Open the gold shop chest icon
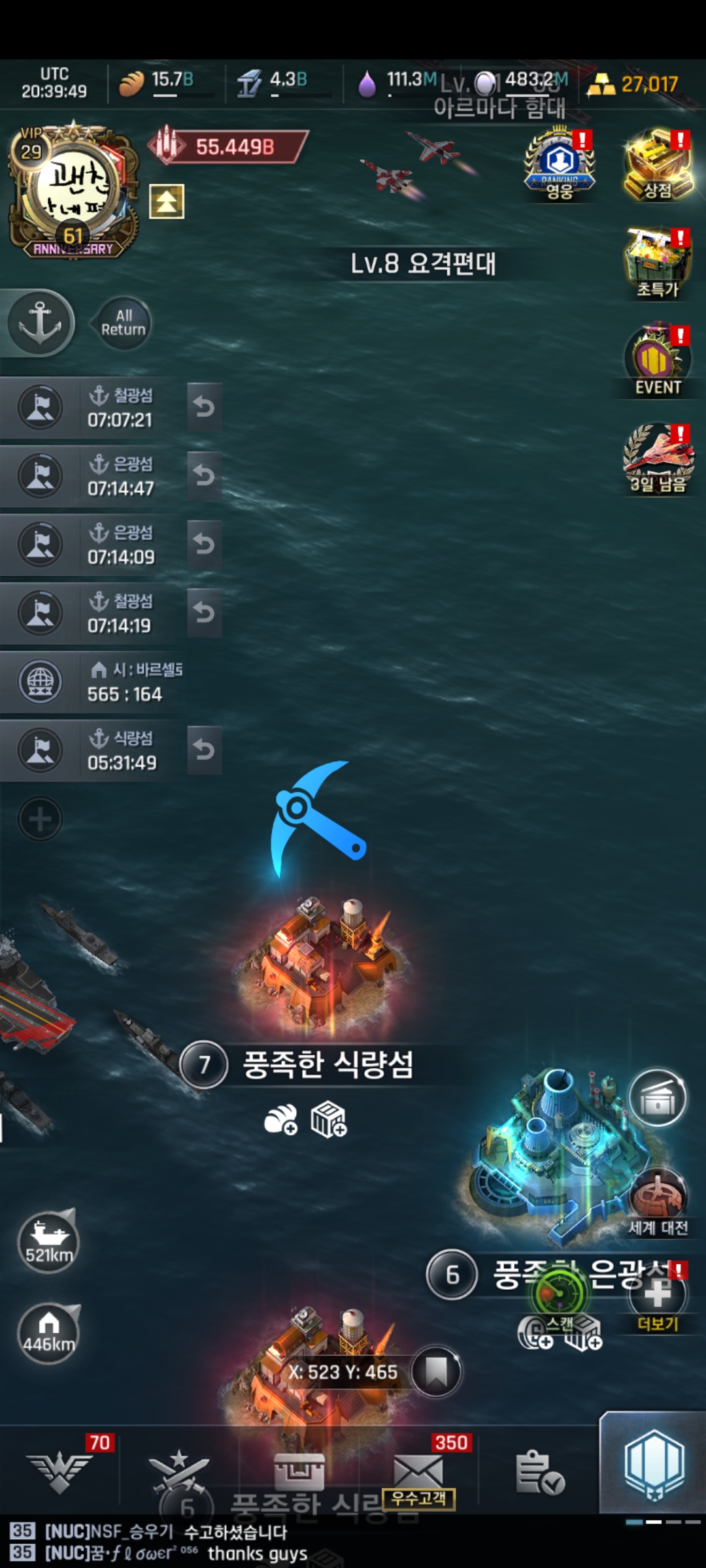706x1568 pixels. 658,165
